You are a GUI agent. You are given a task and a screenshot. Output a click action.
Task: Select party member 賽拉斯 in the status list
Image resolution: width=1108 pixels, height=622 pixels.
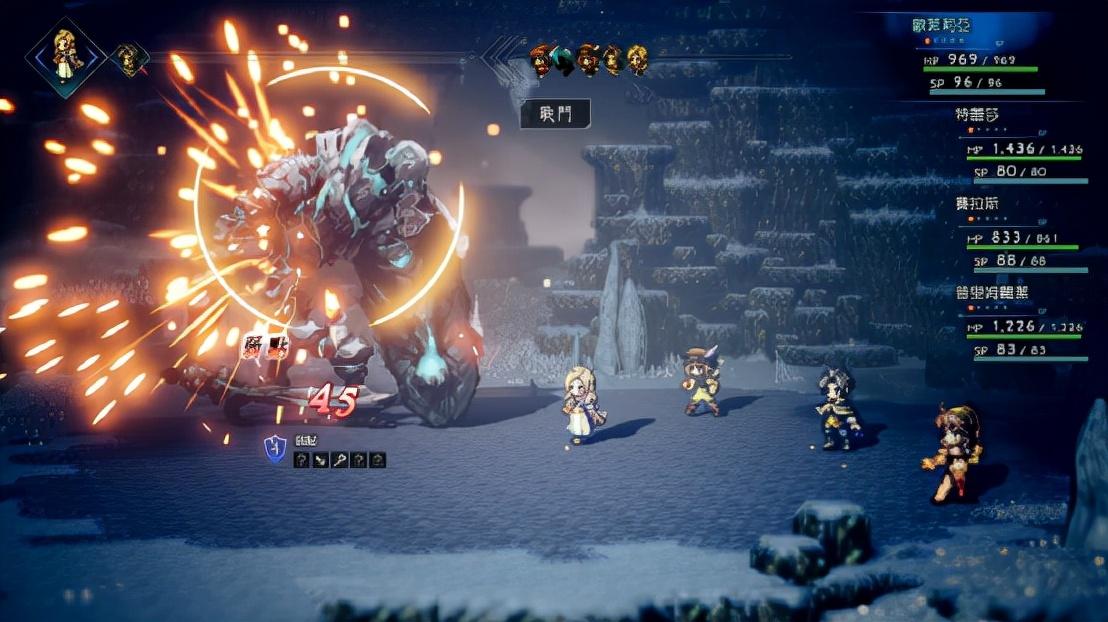coord(977,203)
